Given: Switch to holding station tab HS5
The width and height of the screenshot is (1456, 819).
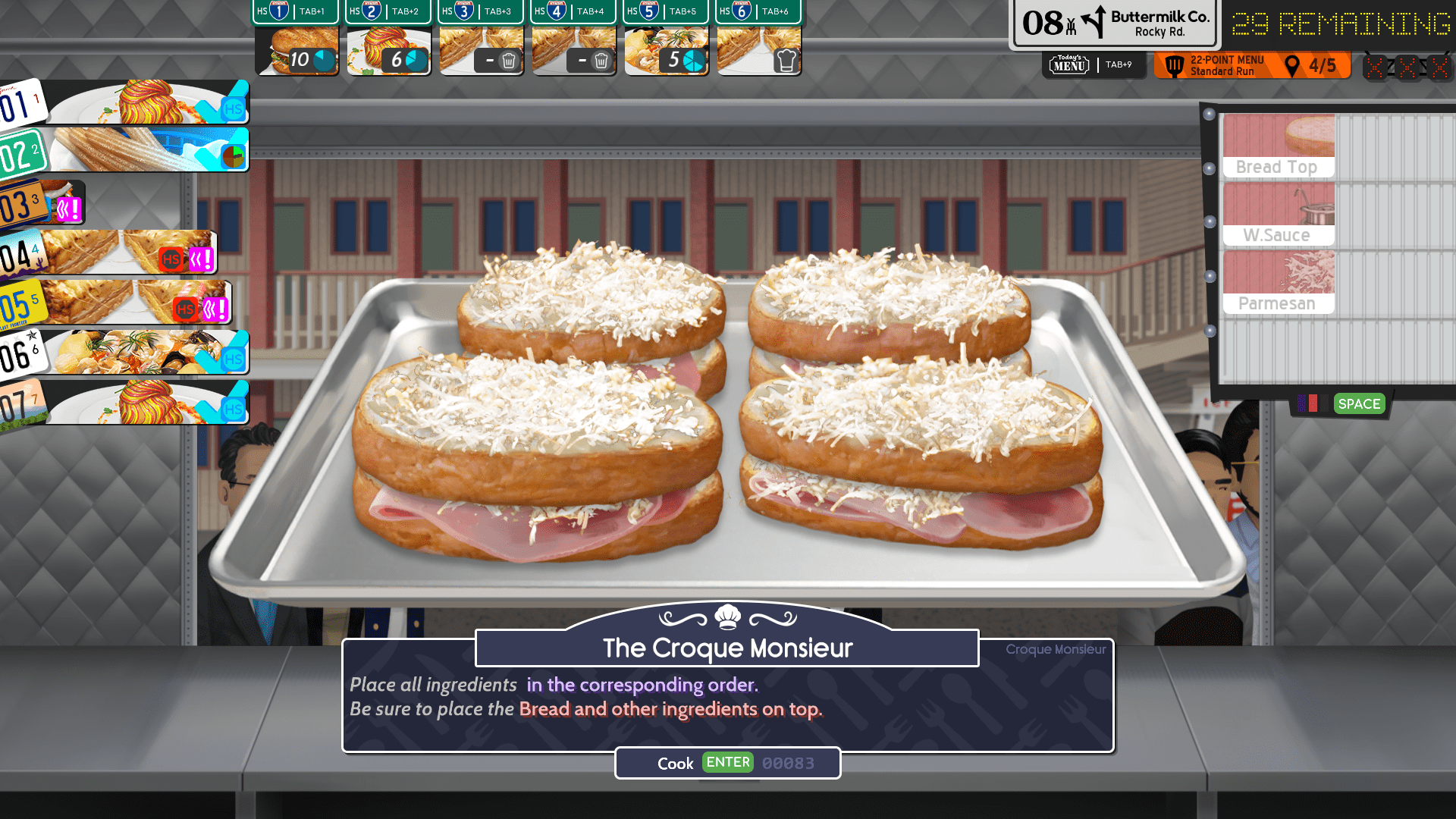Looking at the screenshot, I should tap(665, 12).
